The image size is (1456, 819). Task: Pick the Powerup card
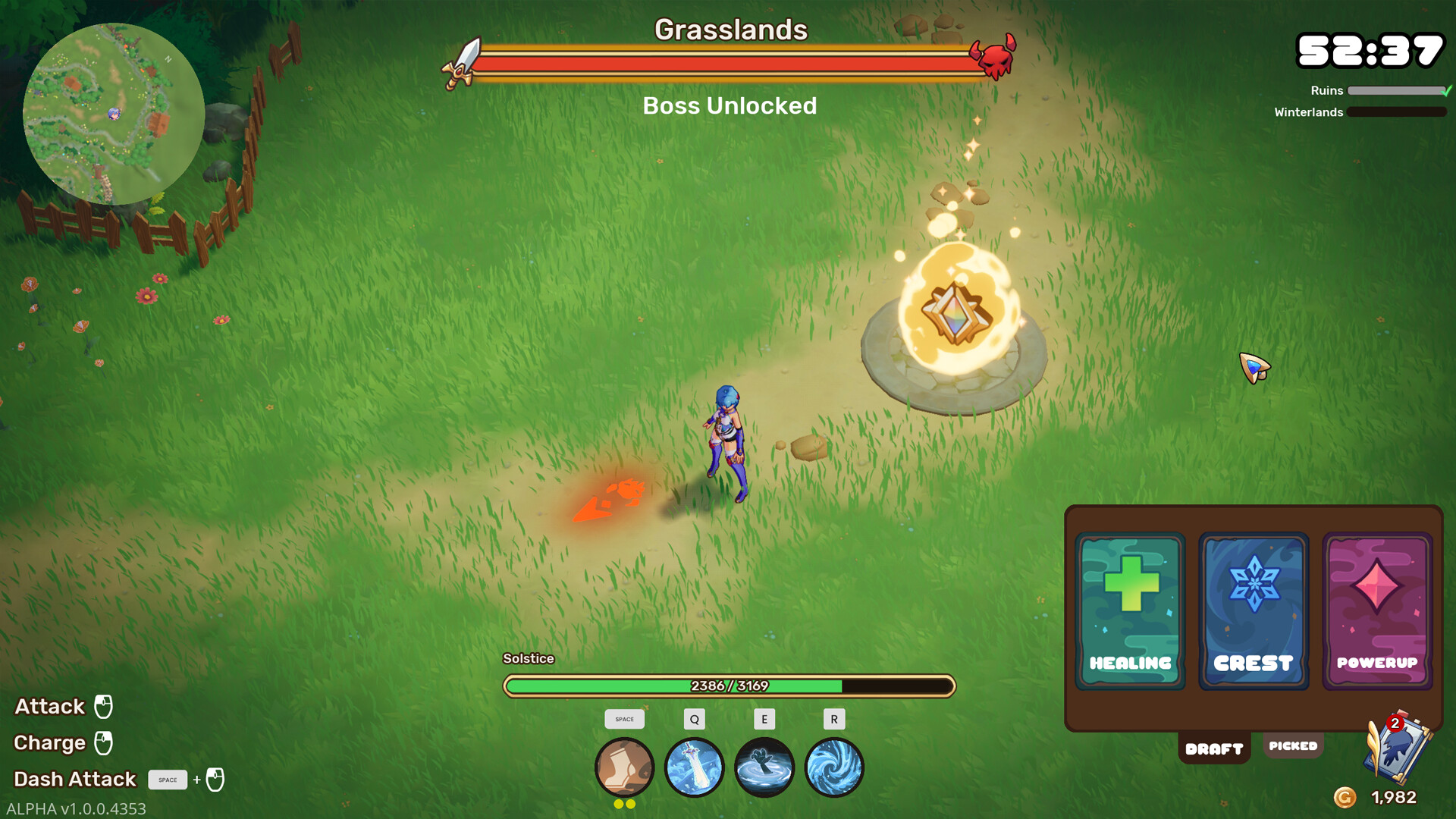pyautogui.click(x=1376, y=609)
